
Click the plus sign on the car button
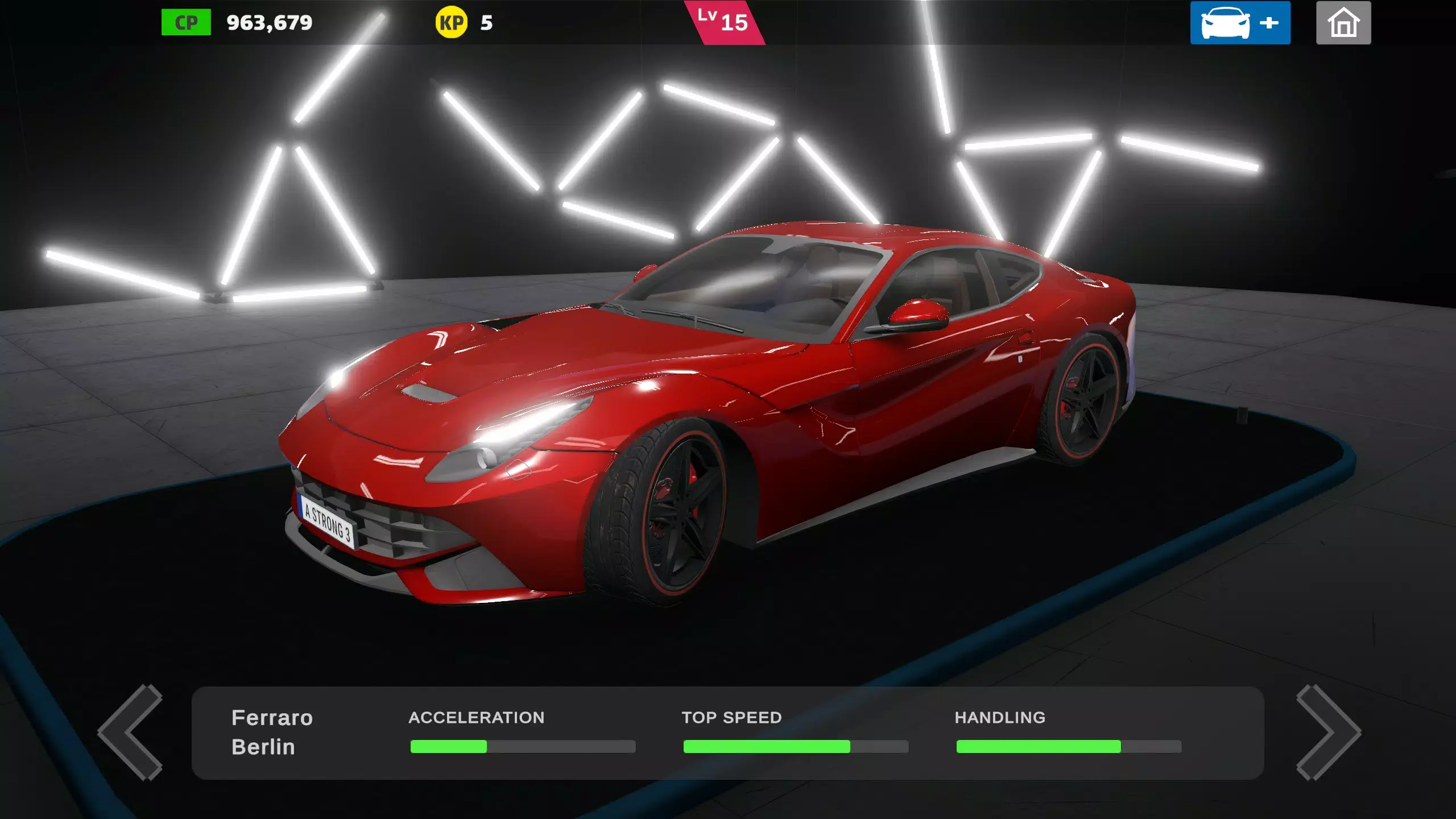pos(1268,23)
